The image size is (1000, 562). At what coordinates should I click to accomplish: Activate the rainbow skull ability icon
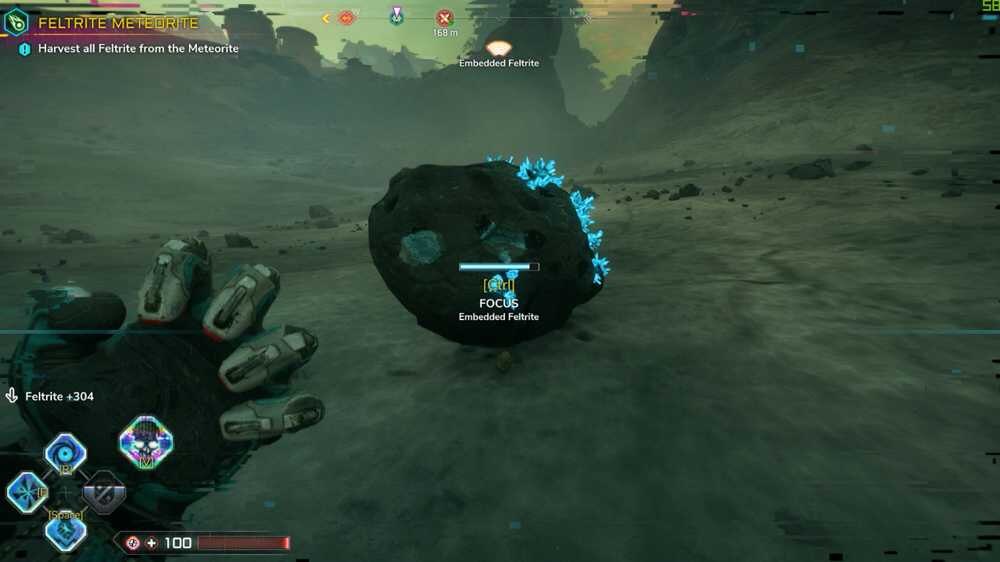[x=146, y=441]
